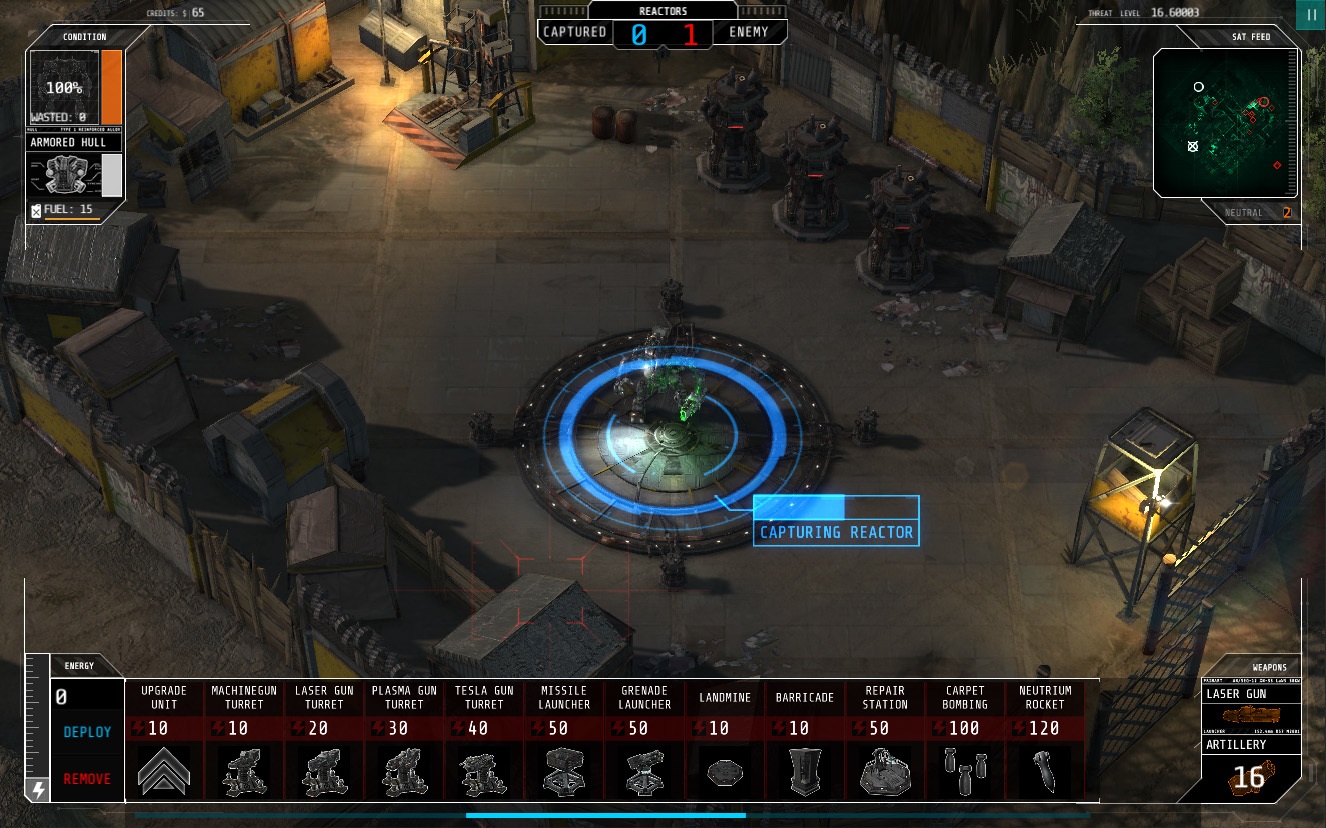Select the Machinegun Turret icon

(244, 770)
